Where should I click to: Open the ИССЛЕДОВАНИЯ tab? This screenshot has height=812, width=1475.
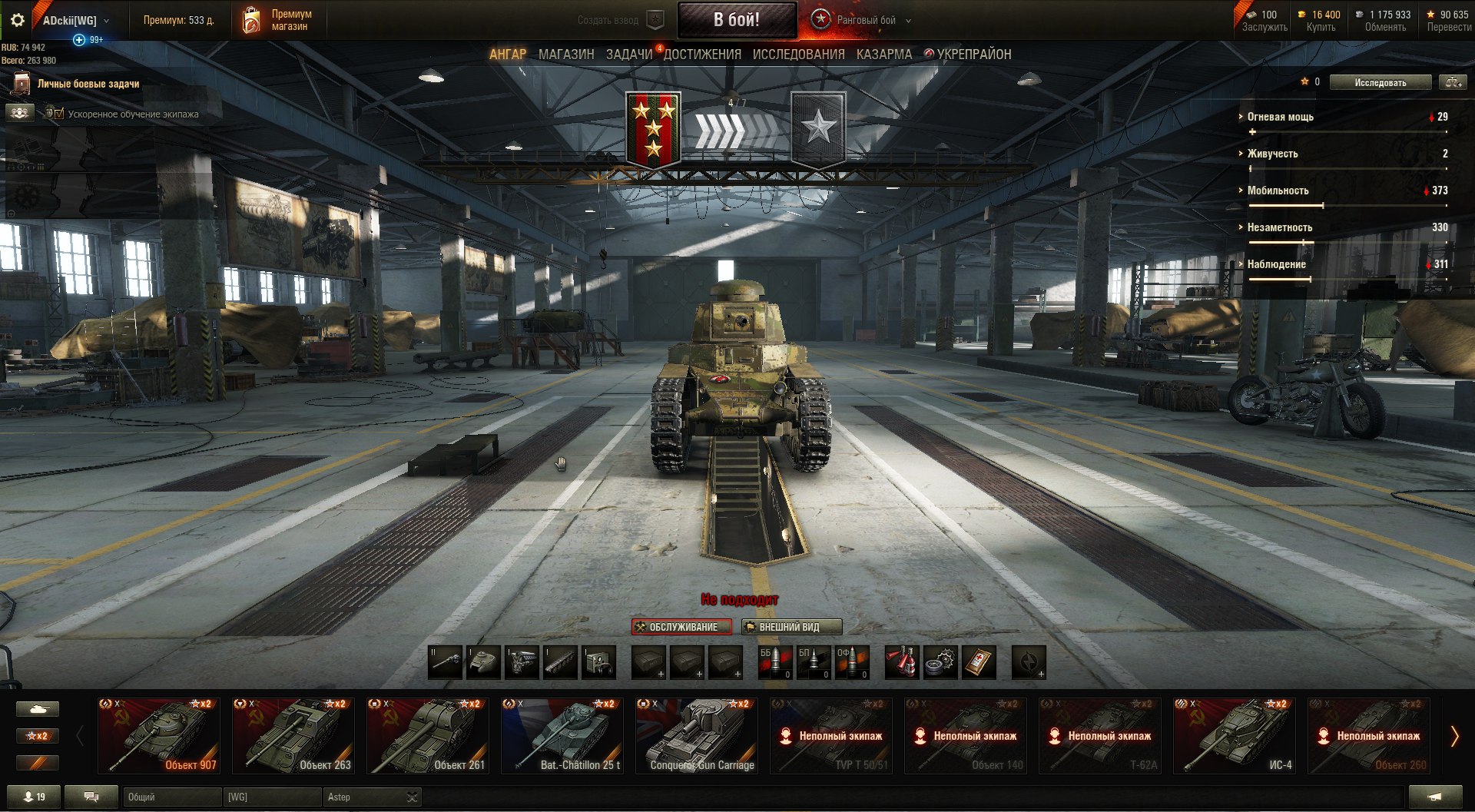click(798, 55)
